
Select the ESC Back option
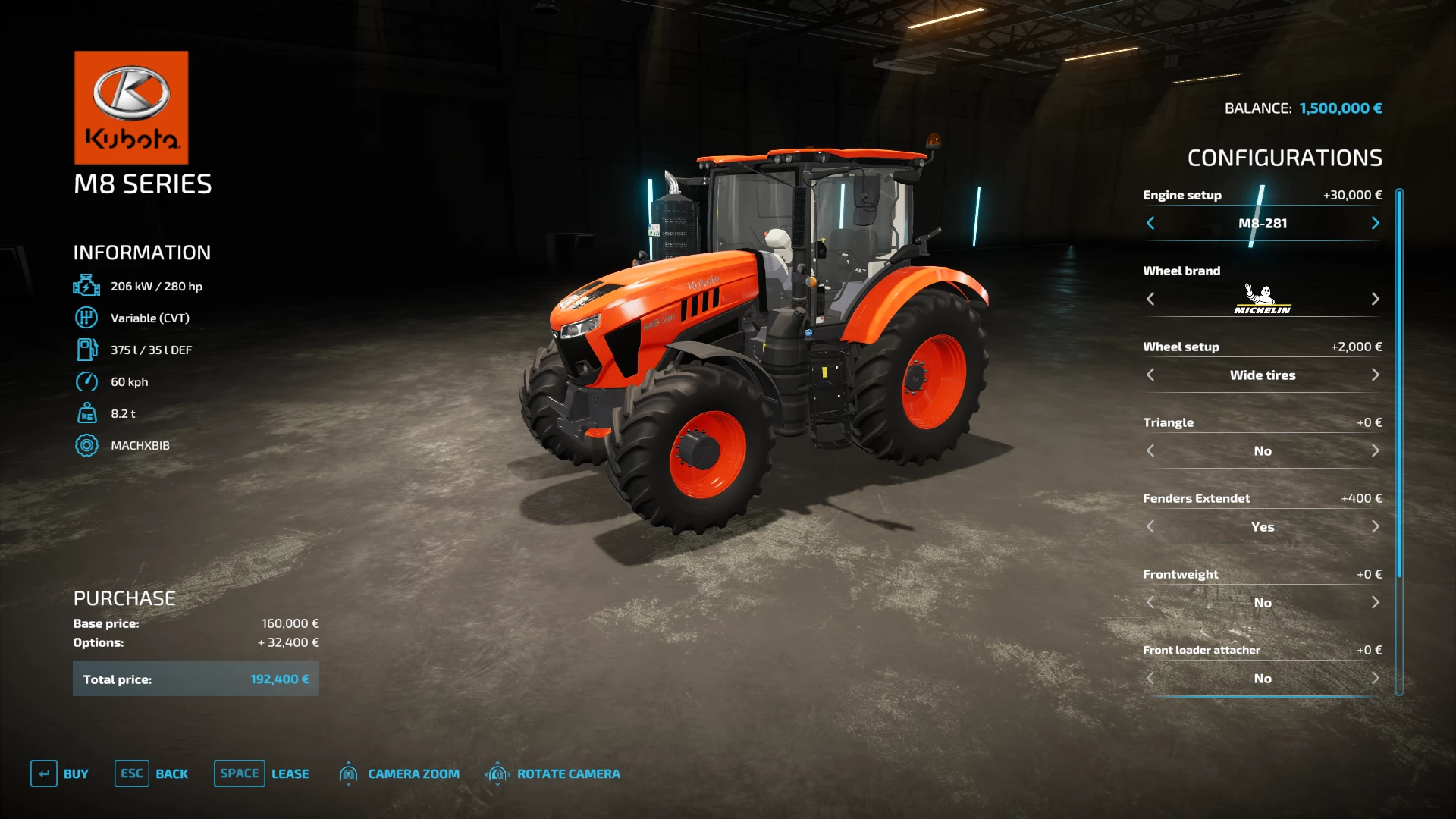click(x=152, y=773)
